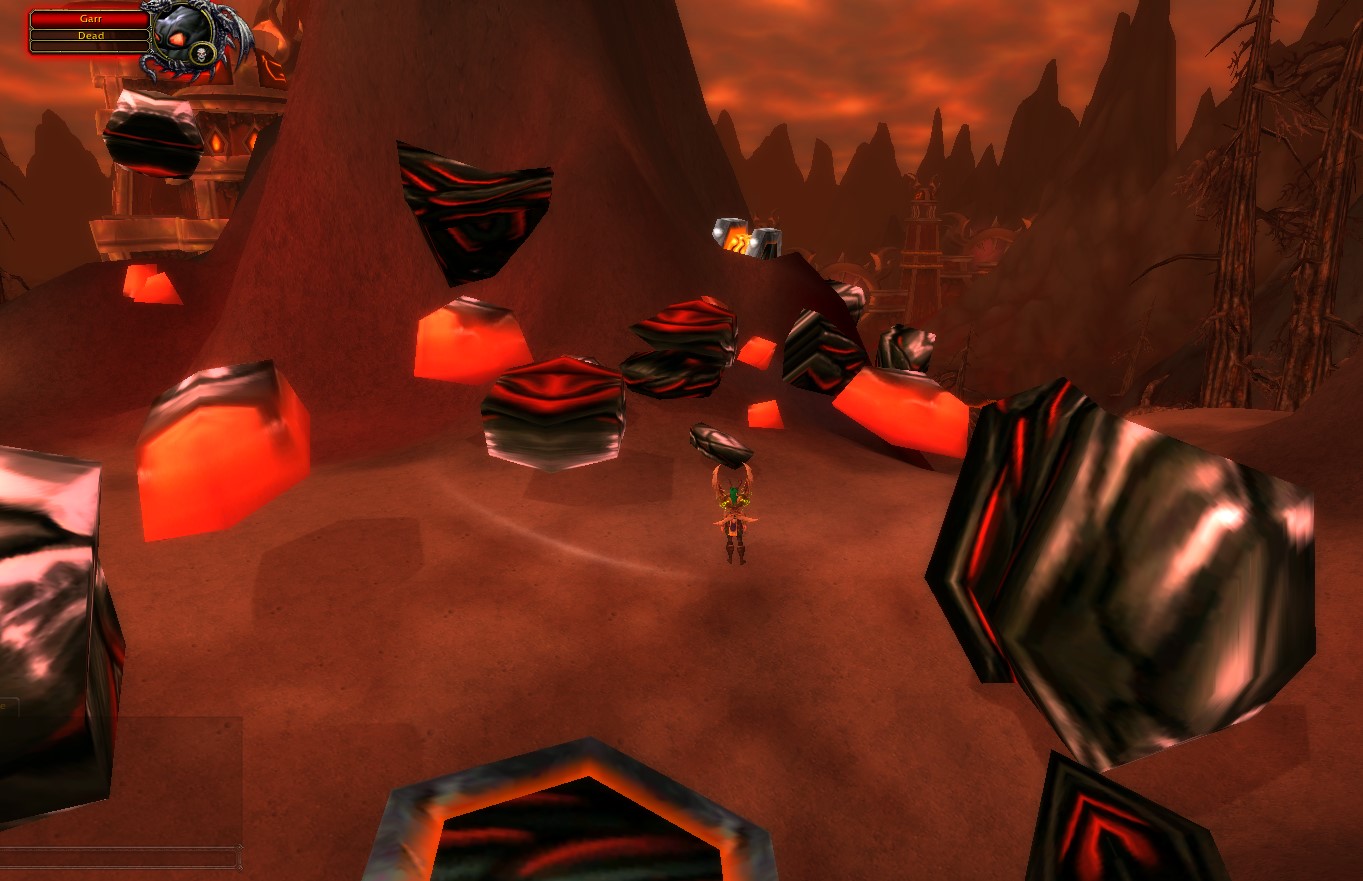Screen dimensions: 1363x881
Task: Select the Garr target name bar
Action: click(x=90, y=19)
